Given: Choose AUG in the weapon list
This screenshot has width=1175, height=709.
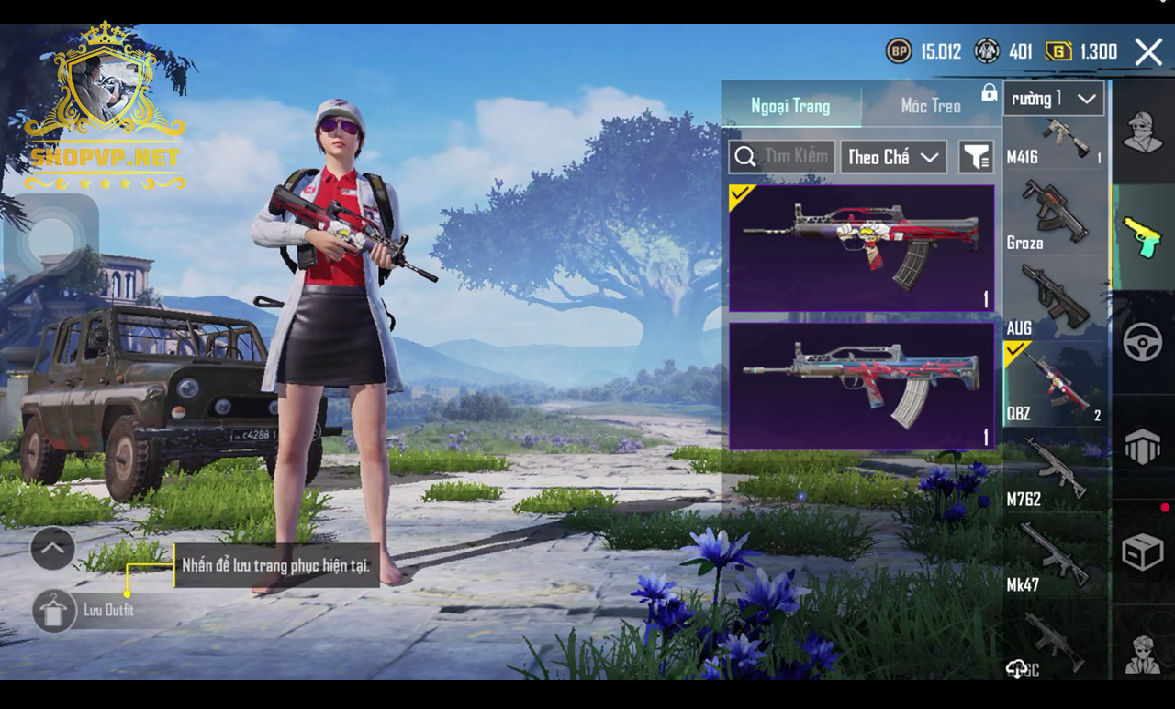Looking at the screenshot, I should [x=1055, y=301].
